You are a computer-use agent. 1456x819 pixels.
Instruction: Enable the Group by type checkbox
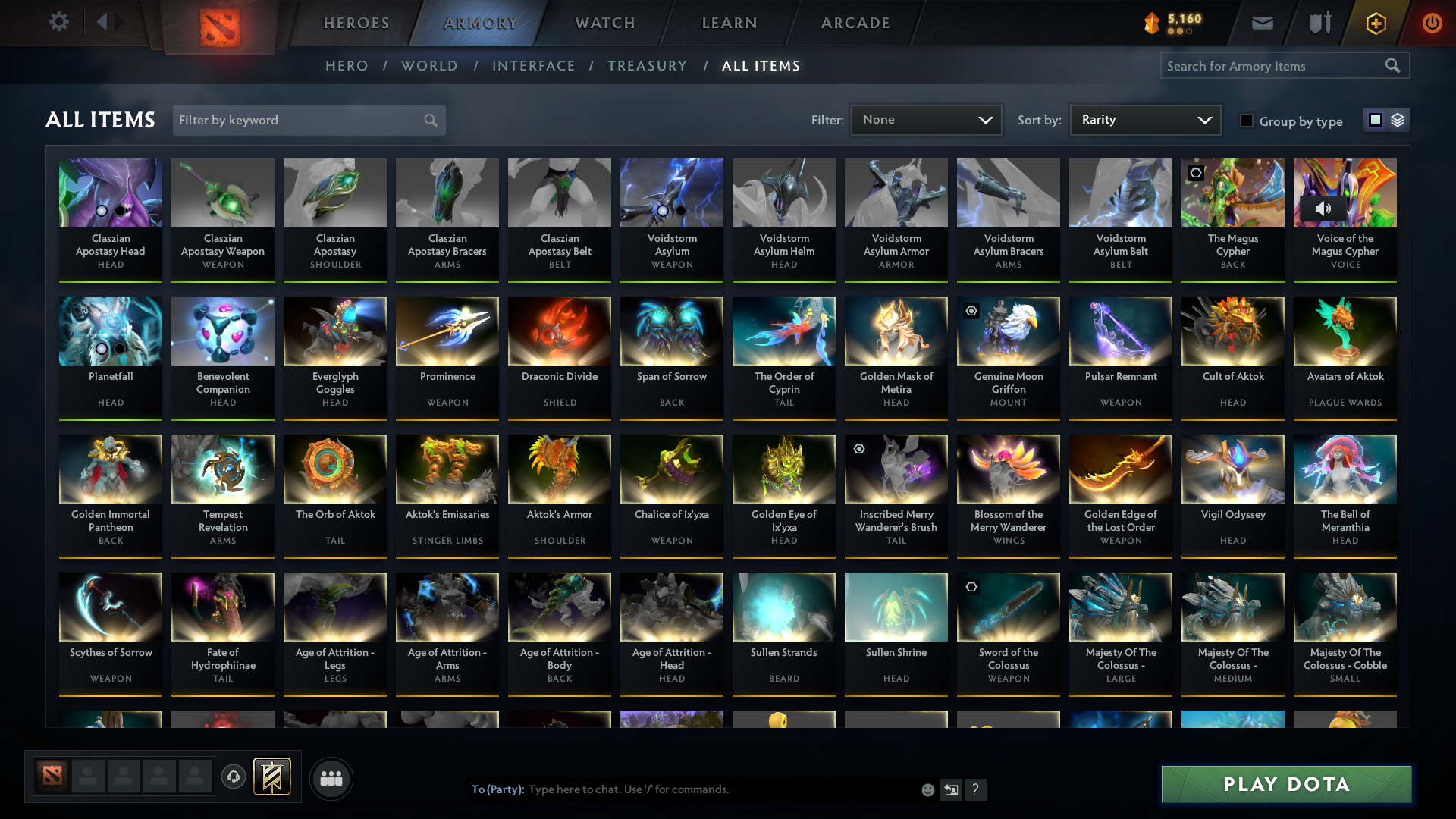[x=1247, y=121]
